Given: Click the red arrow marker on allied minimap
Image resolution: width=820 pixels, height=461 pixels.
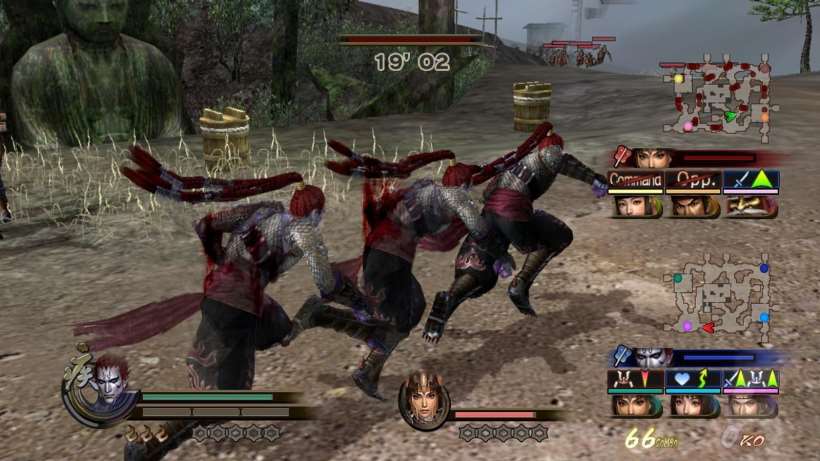Looking at the screenshot, I should coord(707,327).
